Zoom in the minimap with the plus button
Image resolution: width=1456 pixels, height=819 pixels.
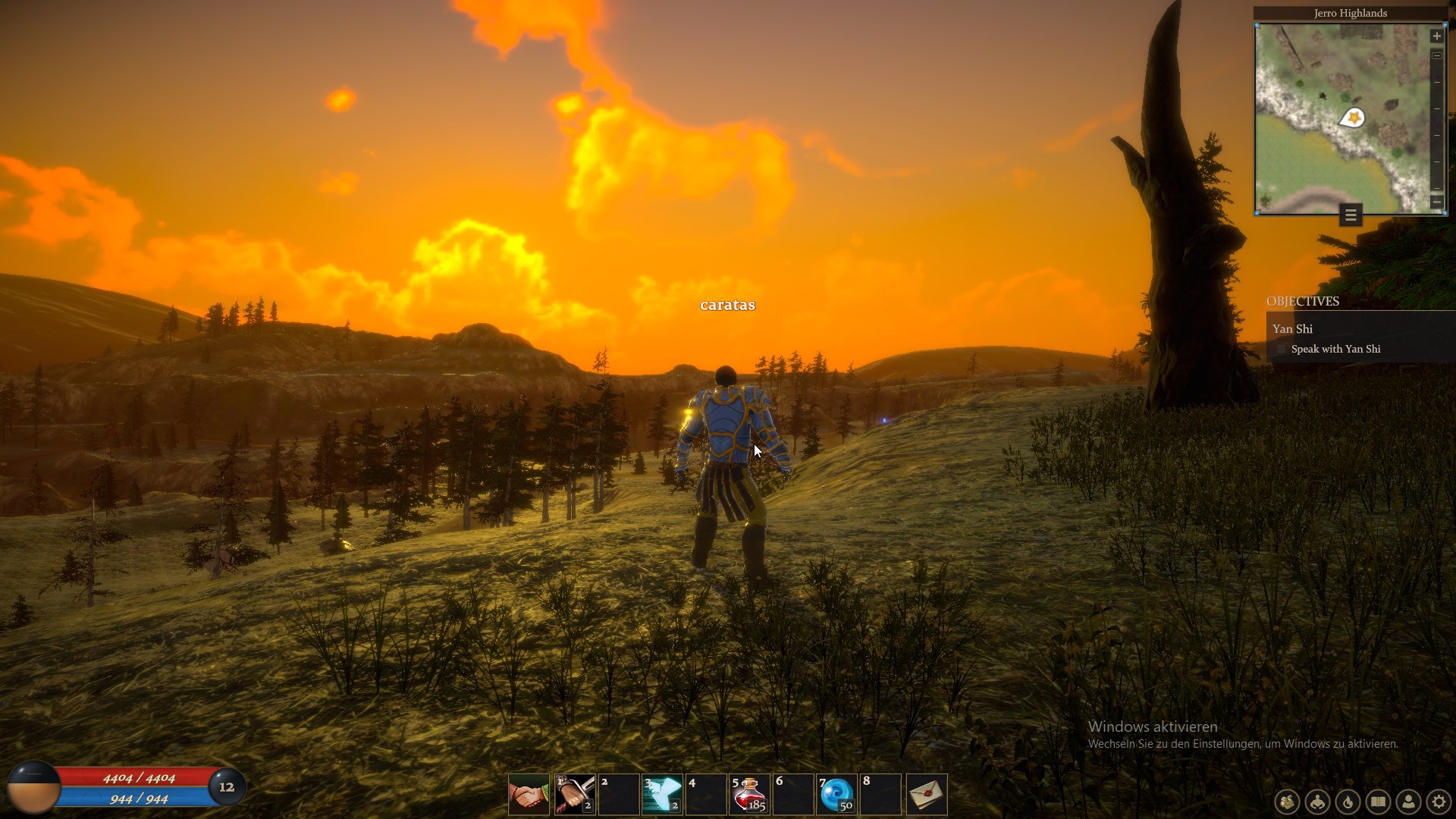pos(1436,36)
